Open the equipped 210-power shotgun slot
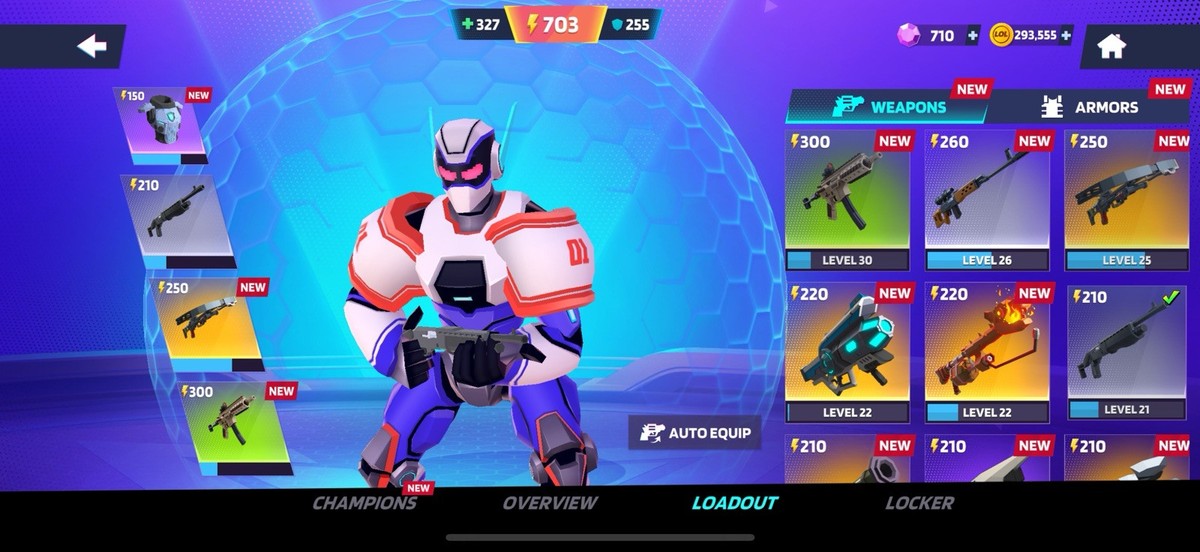Viewport: 1200px width, 552px height. click(x=179, y=221)
